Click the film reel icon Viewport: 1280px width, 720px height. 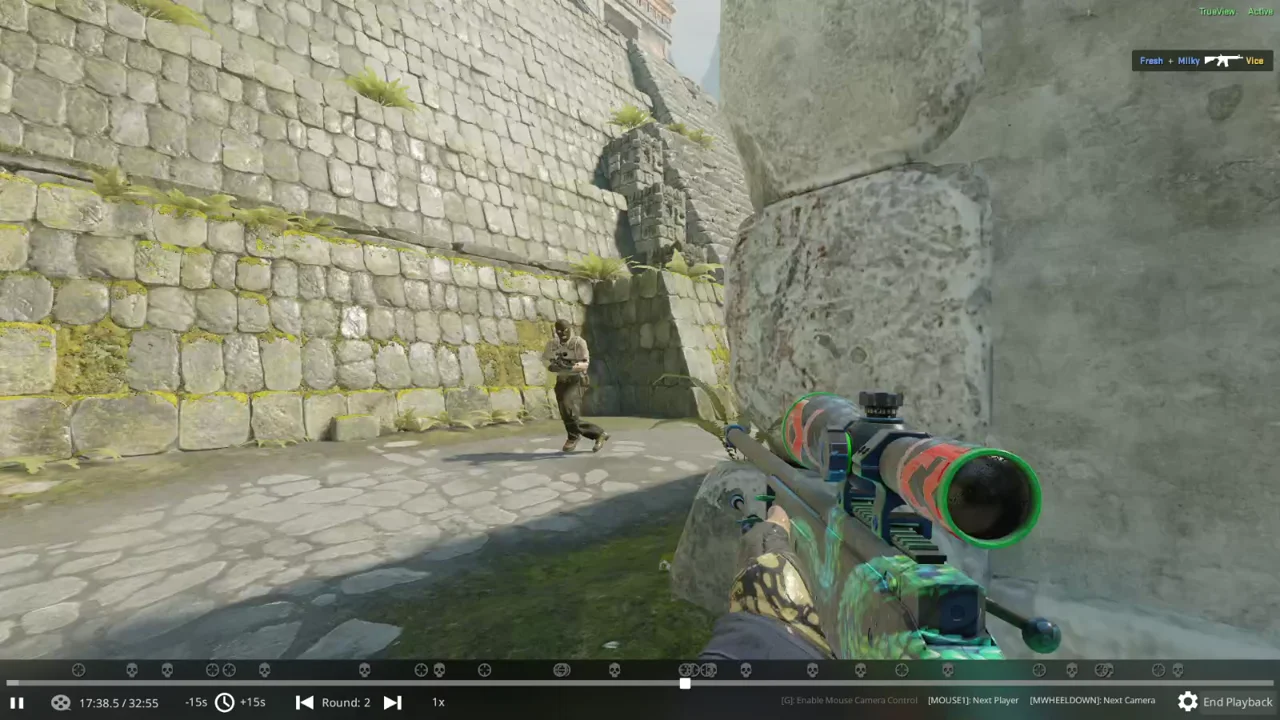click(60, 702)
